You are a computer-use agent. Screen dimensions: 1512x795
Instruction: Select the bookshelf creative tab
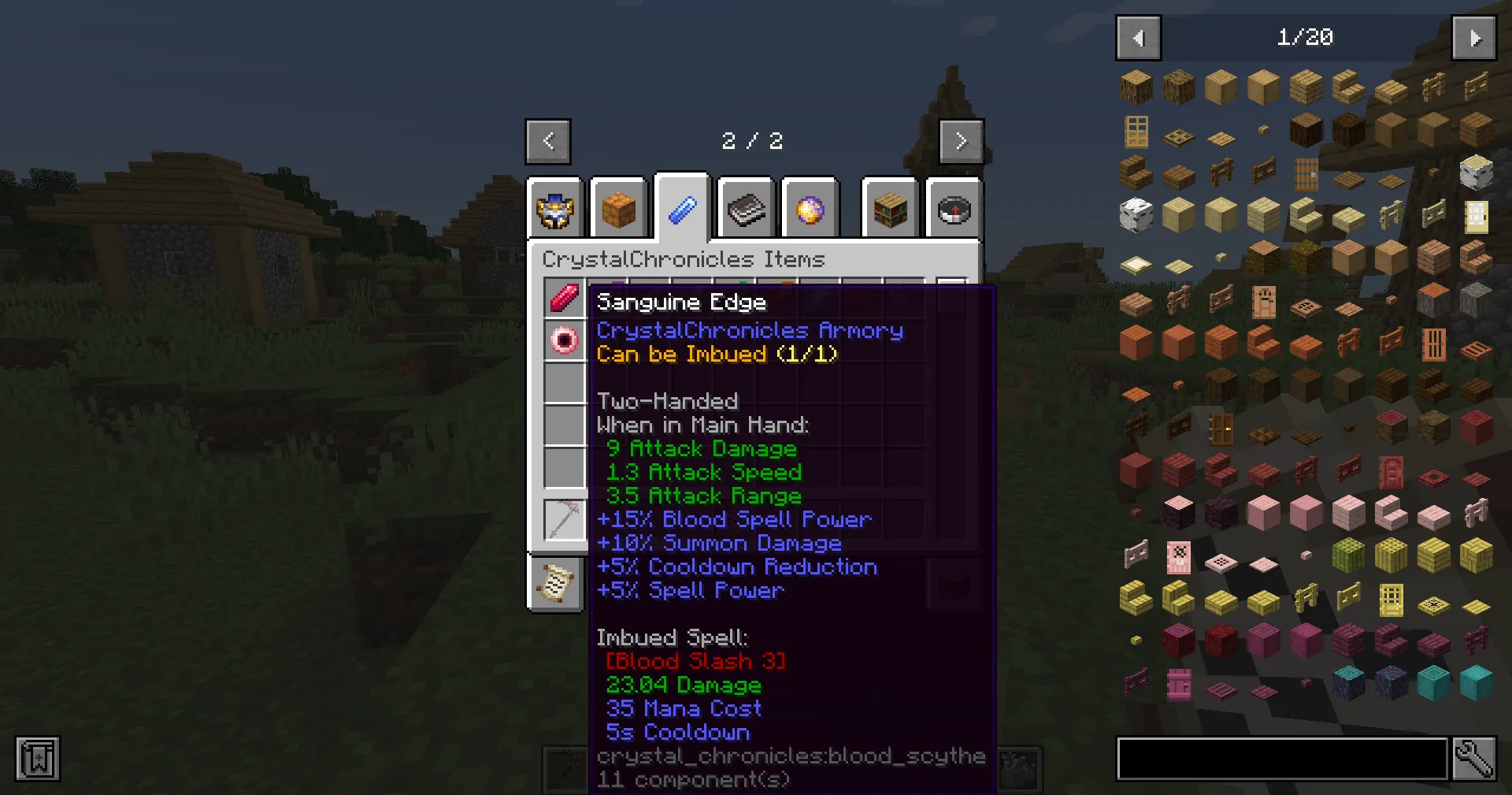pyautogui.click(x=889, y=209)
